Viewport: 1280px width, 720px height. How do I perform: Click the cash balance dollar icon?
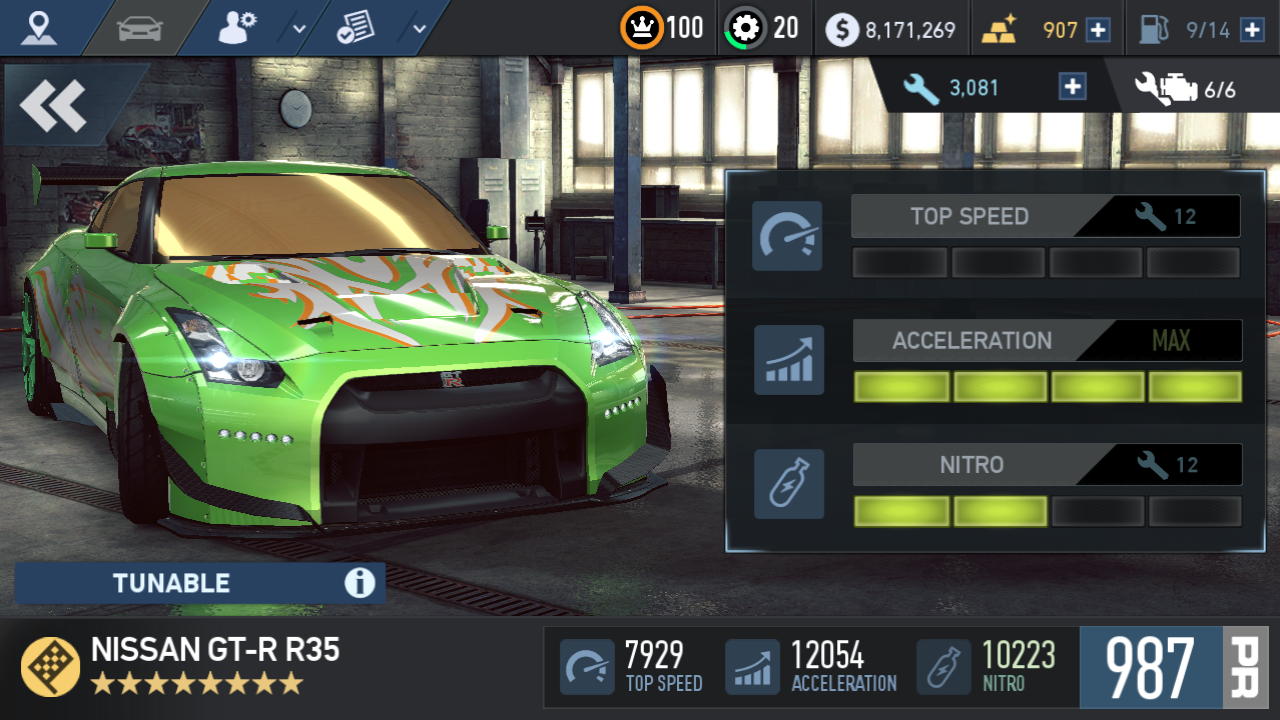point(842,30)
